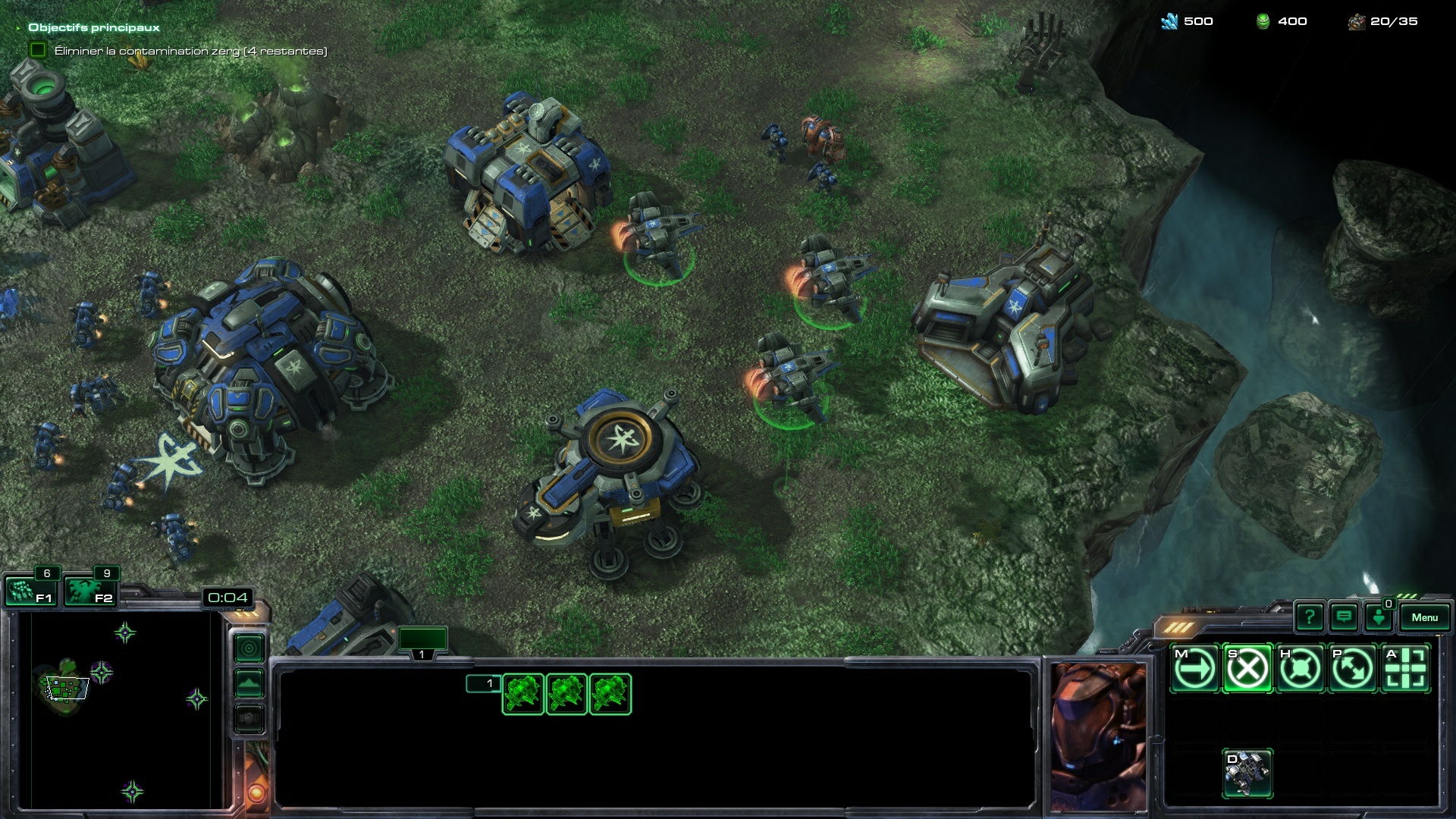Viewport: 1456px width, 819px height.
Task: Select the Hold Position command
Action: (x=1300, y=669)
